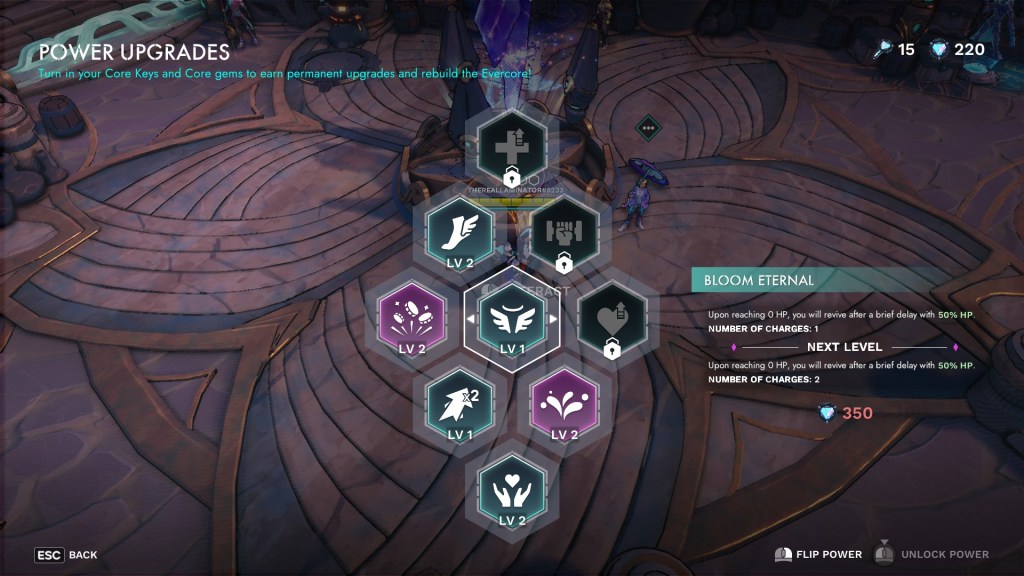Activate the Flip Power option
Viewport: 1024px width, 576px height.
click(x=818, y=554)
